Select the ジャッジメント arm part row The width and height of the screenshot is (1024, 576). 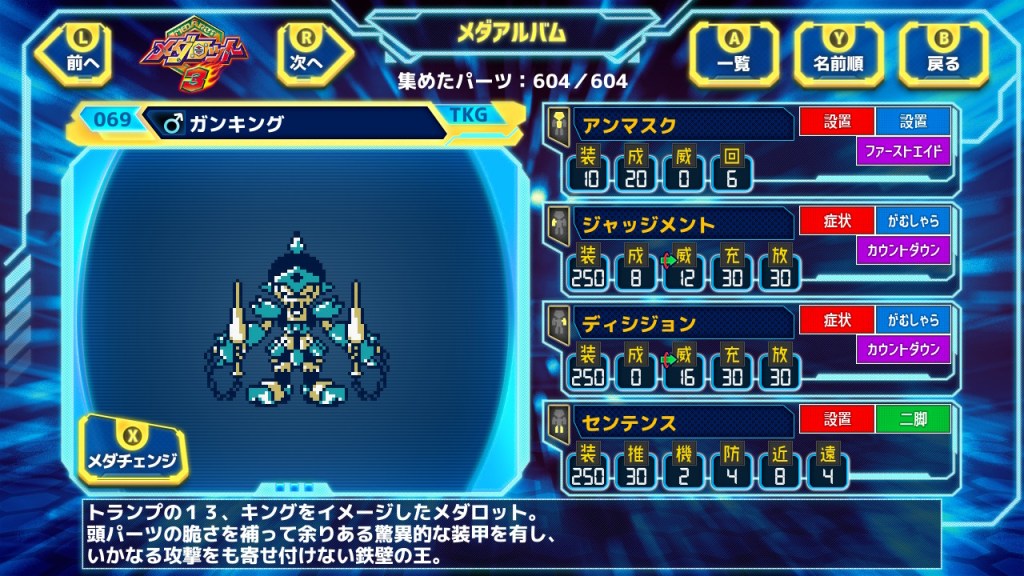[680, 224]
